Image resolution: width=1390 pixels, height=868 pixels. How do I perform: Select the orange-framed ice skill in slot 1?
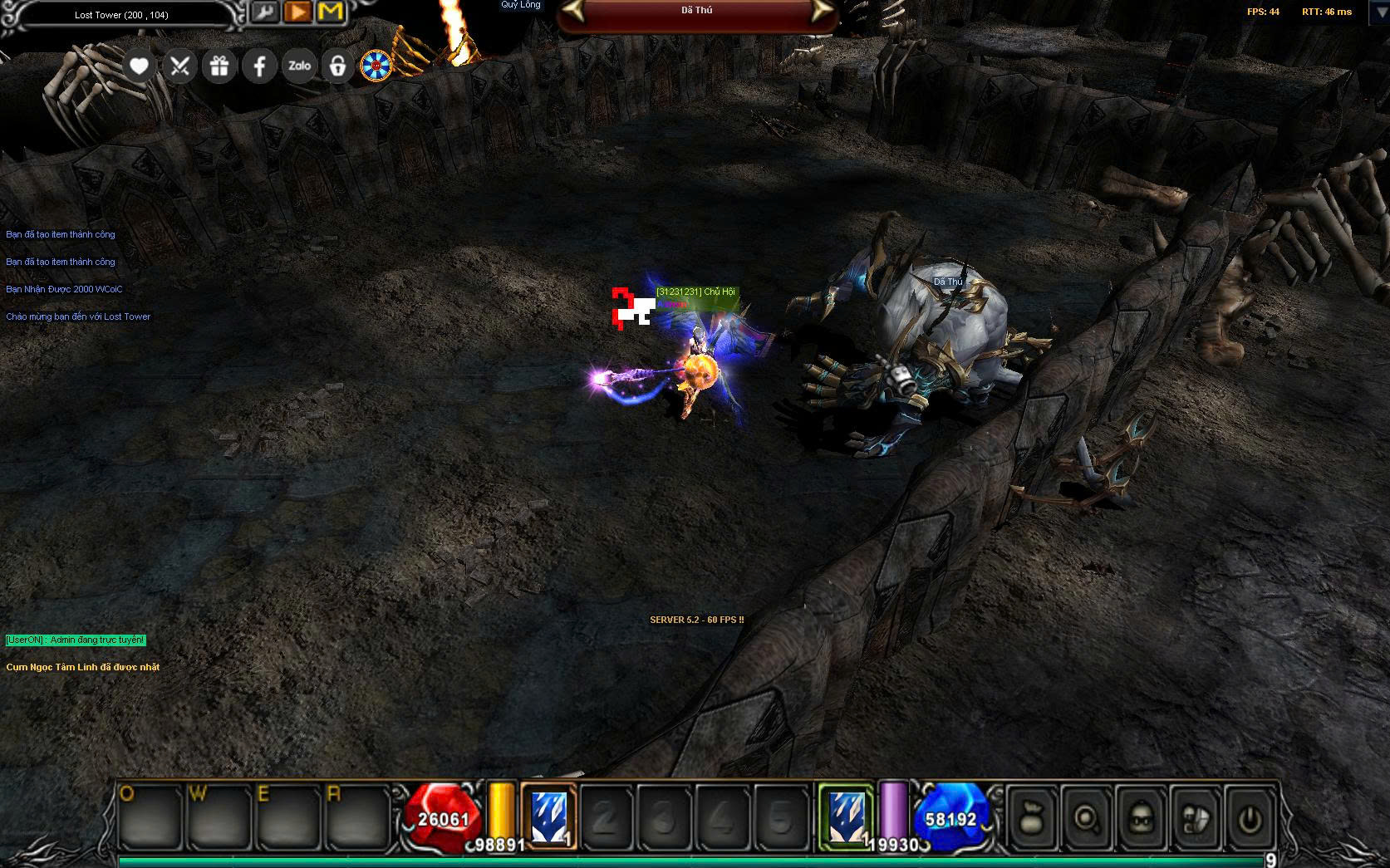coord(548,817)
